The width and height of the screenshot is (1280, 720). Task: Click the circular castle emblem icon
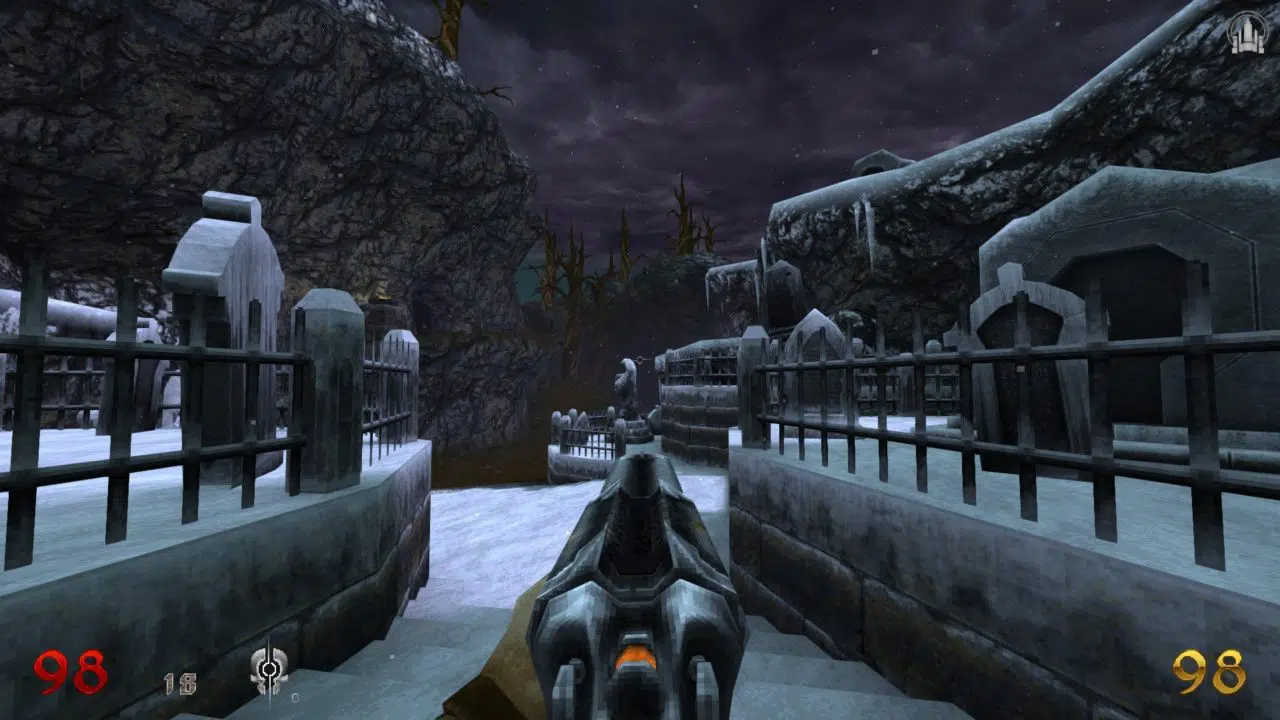click(1246, 32)
